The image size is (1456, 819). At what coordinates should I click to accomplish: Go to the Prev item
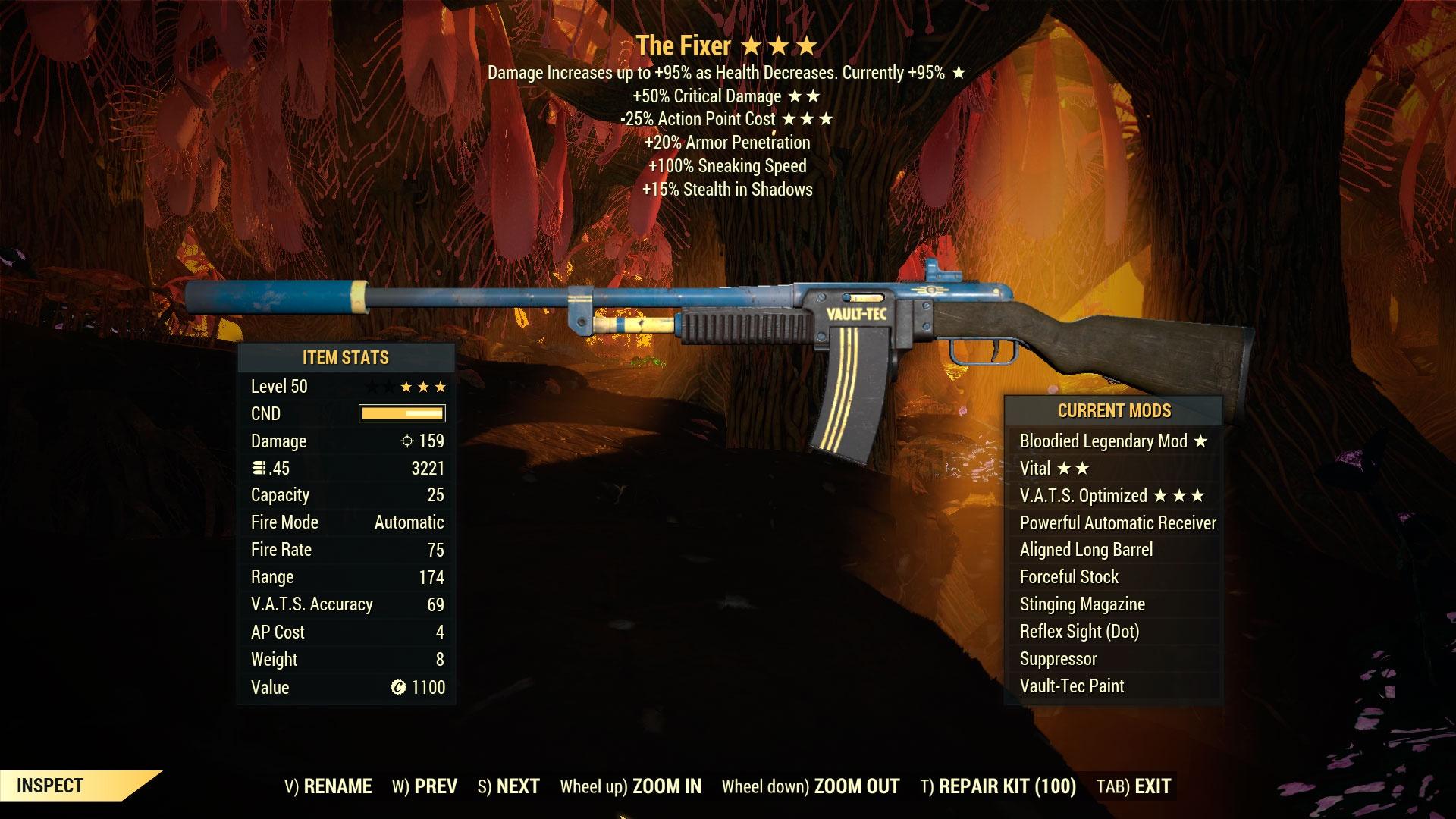click(425, 786)
